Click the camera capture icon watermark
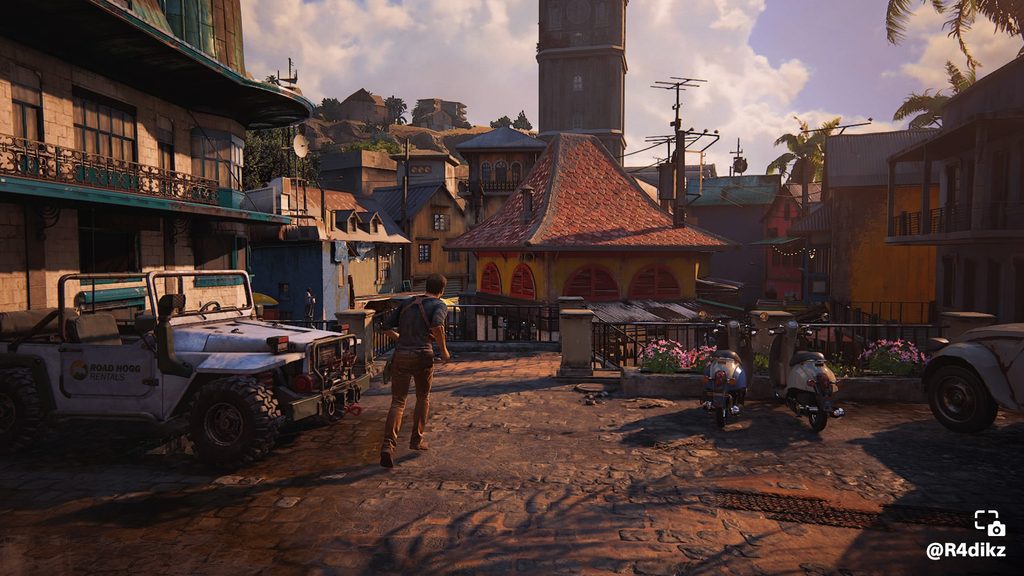The height and width of the screenshot is (576, 1024). tap(989, 523)
